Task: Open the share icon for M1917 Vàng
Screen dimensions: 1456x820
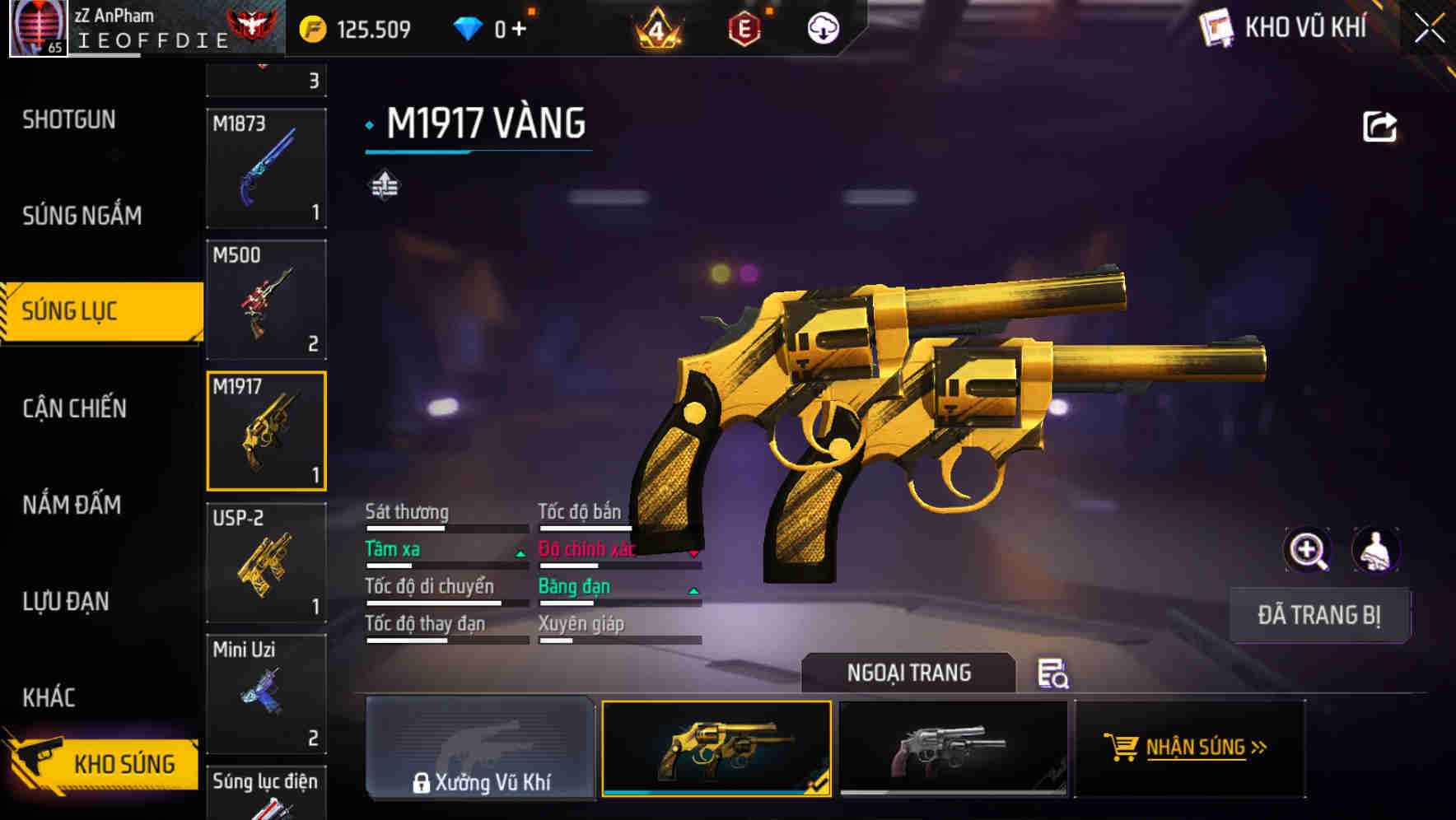Action: pyautogui.click(x=1379, y=125)
